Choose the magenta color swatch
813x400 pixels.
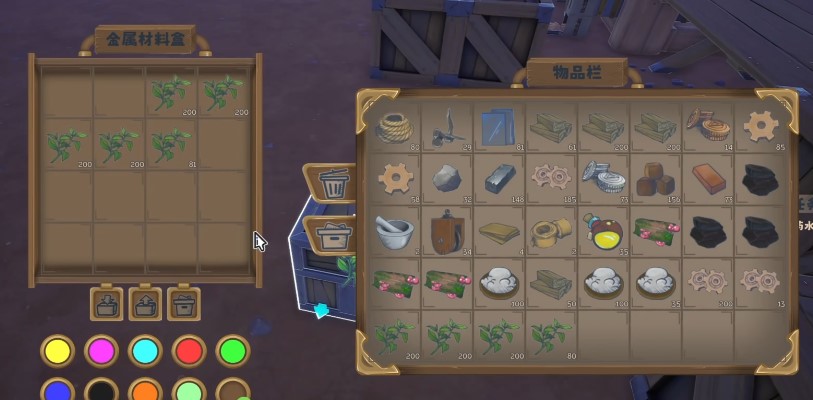[100, 351]
